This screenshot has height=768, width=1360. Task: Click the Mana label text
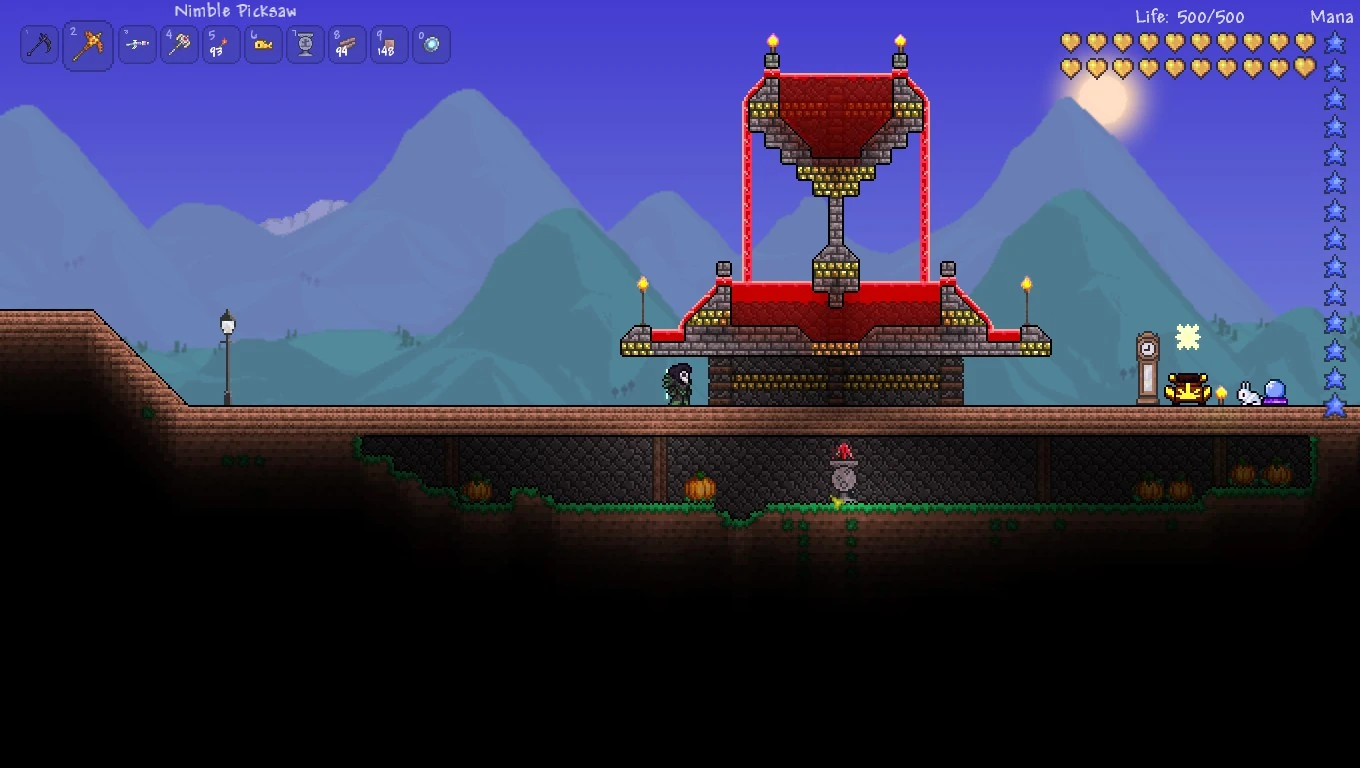coord(1332,16)
